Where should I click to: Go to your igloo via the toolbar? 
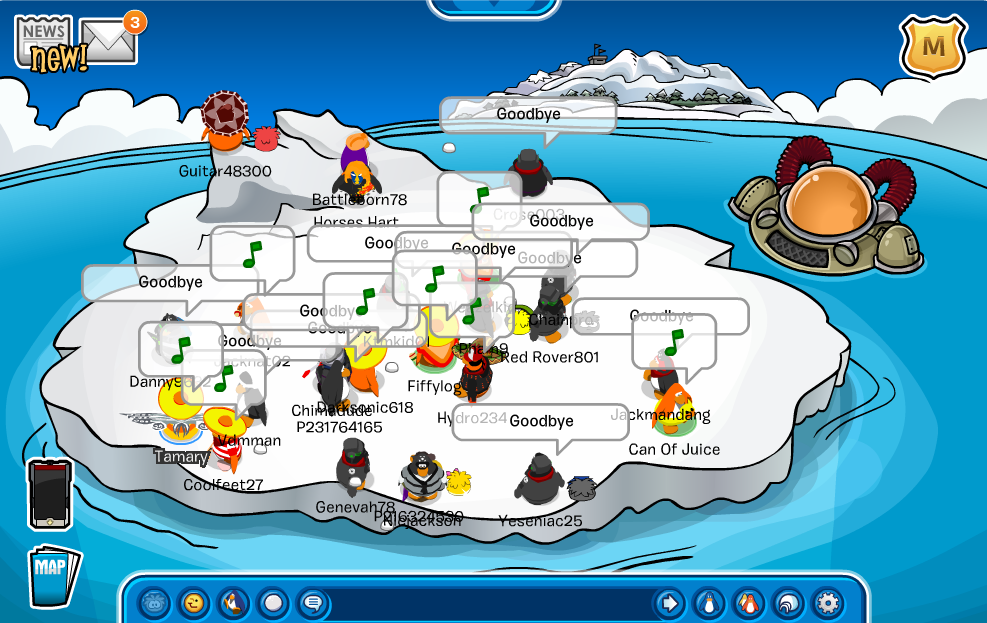(x=788, y=603)
